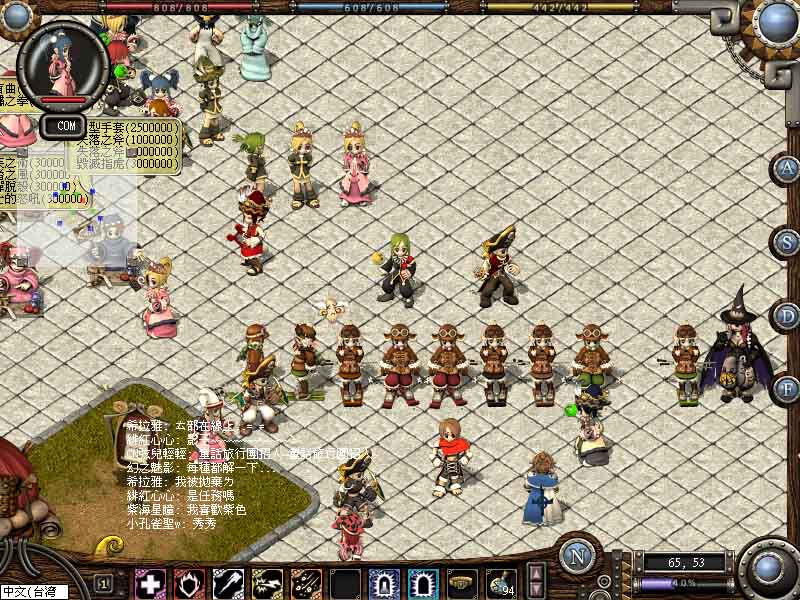The height and width of the screenshot is (600, 800).
Task: Activate the flame skill in hotbar
Action: pyautogui.click(x=190, y=583)
